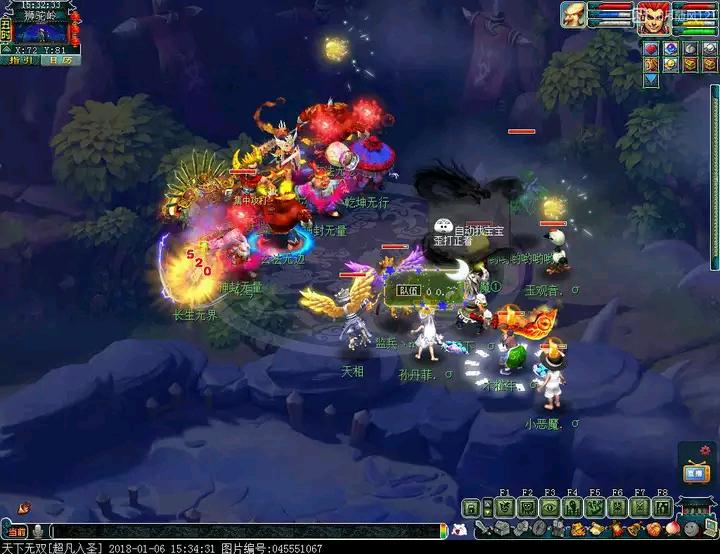This screenshot has width=720, height=554.
Task: Select the red-haired player character portrait
Action: (x=654, y=19)
